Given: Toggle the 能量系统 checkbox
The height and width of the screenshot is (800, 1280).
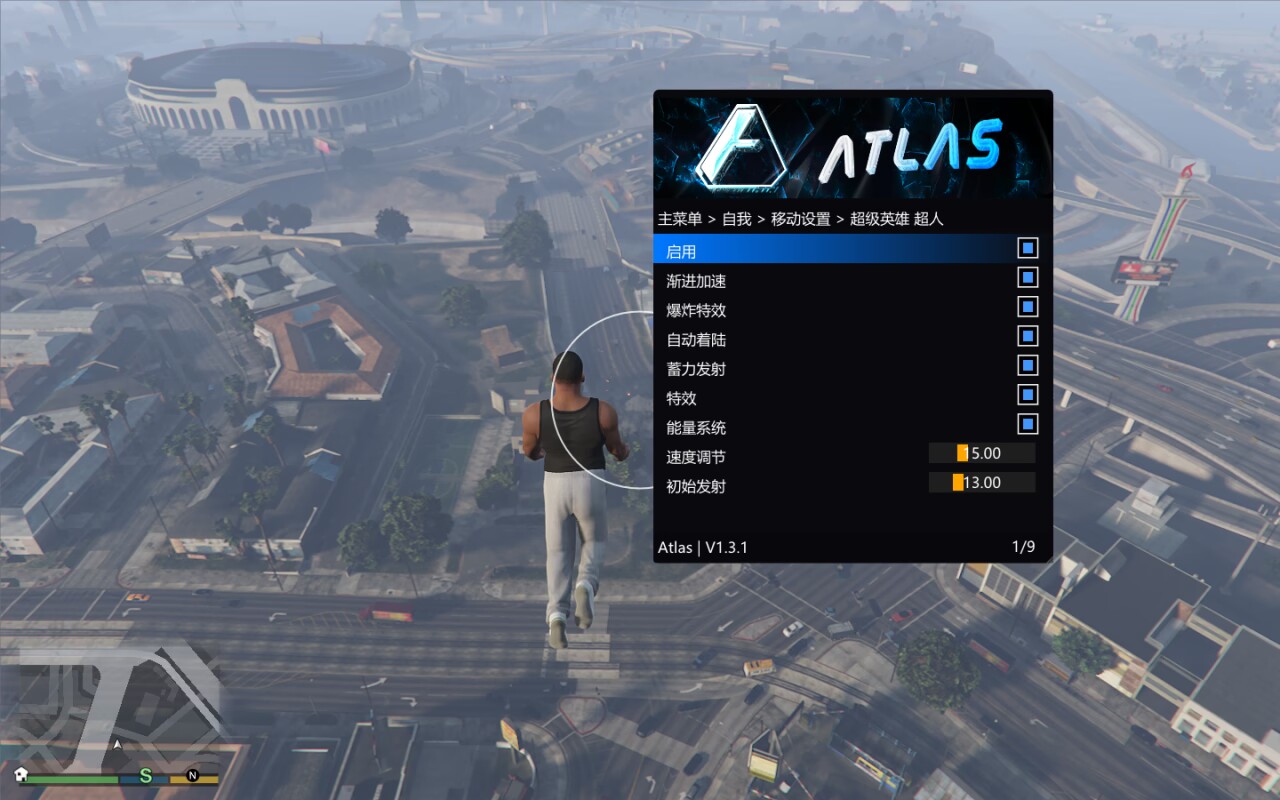Looking at the screenshot, I should [1028, 424].
